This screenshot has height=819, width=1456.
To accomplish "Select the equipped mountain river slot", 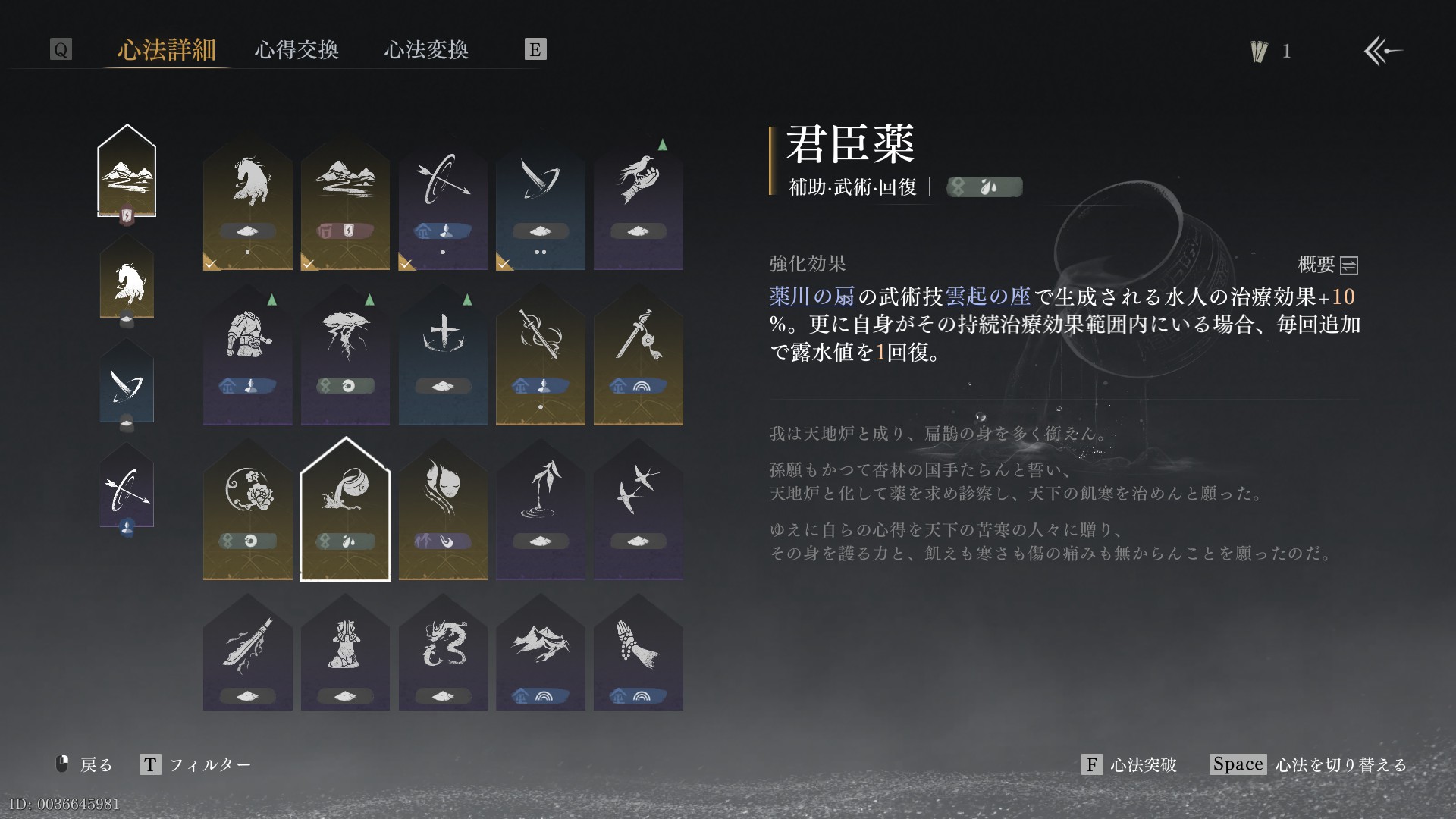I will click(127, 173).
